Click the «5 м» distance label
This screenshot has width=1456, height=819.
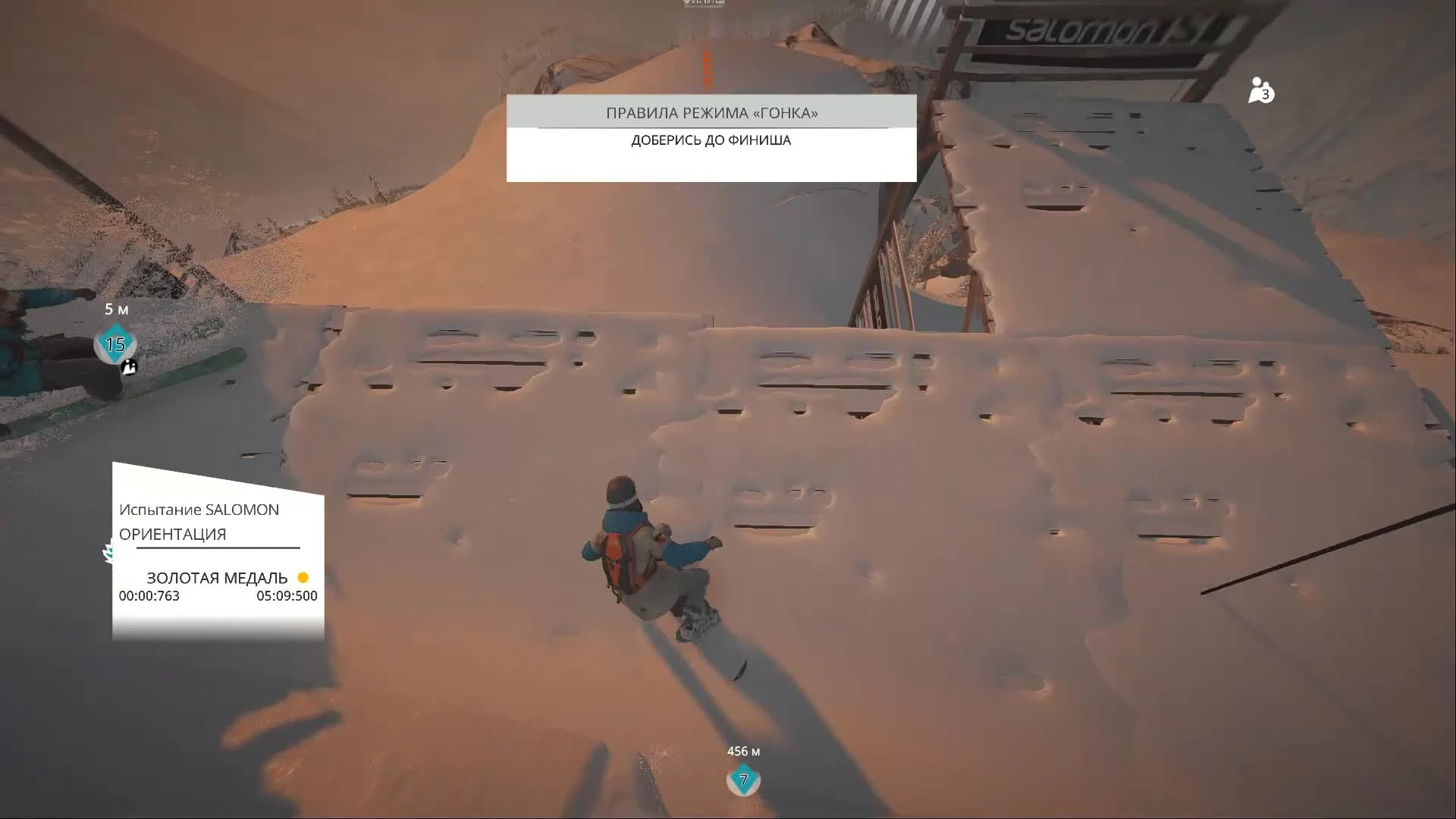pos(115,309)
